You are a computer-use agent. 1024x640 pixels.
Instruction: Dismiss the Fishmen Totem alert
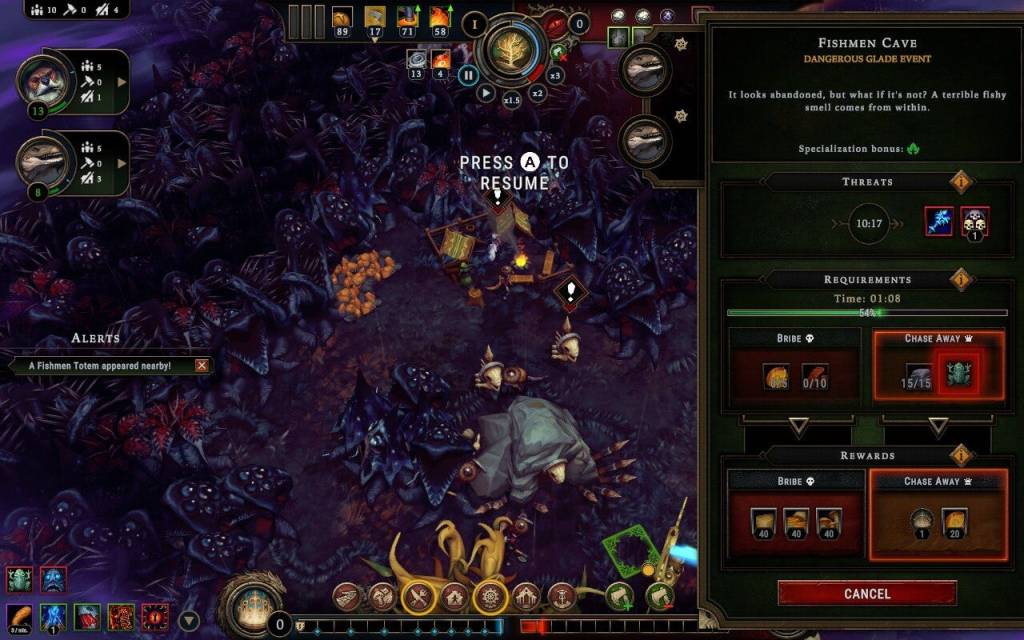202,366
